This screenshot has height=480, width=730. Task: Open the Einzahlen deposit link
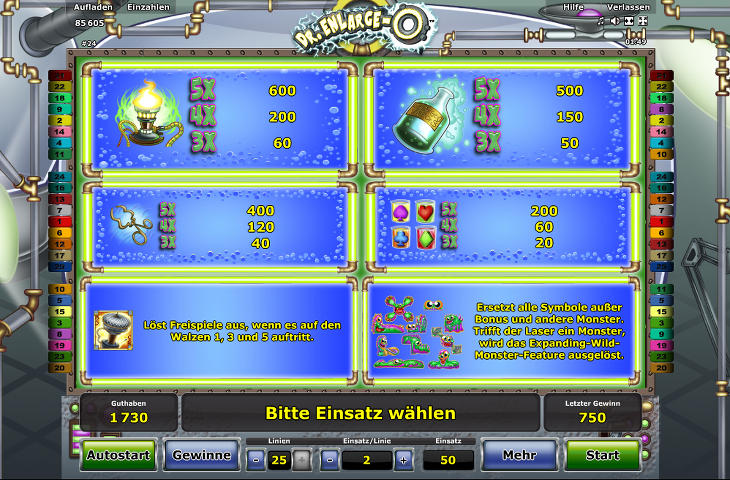click(x=149, y=7)
